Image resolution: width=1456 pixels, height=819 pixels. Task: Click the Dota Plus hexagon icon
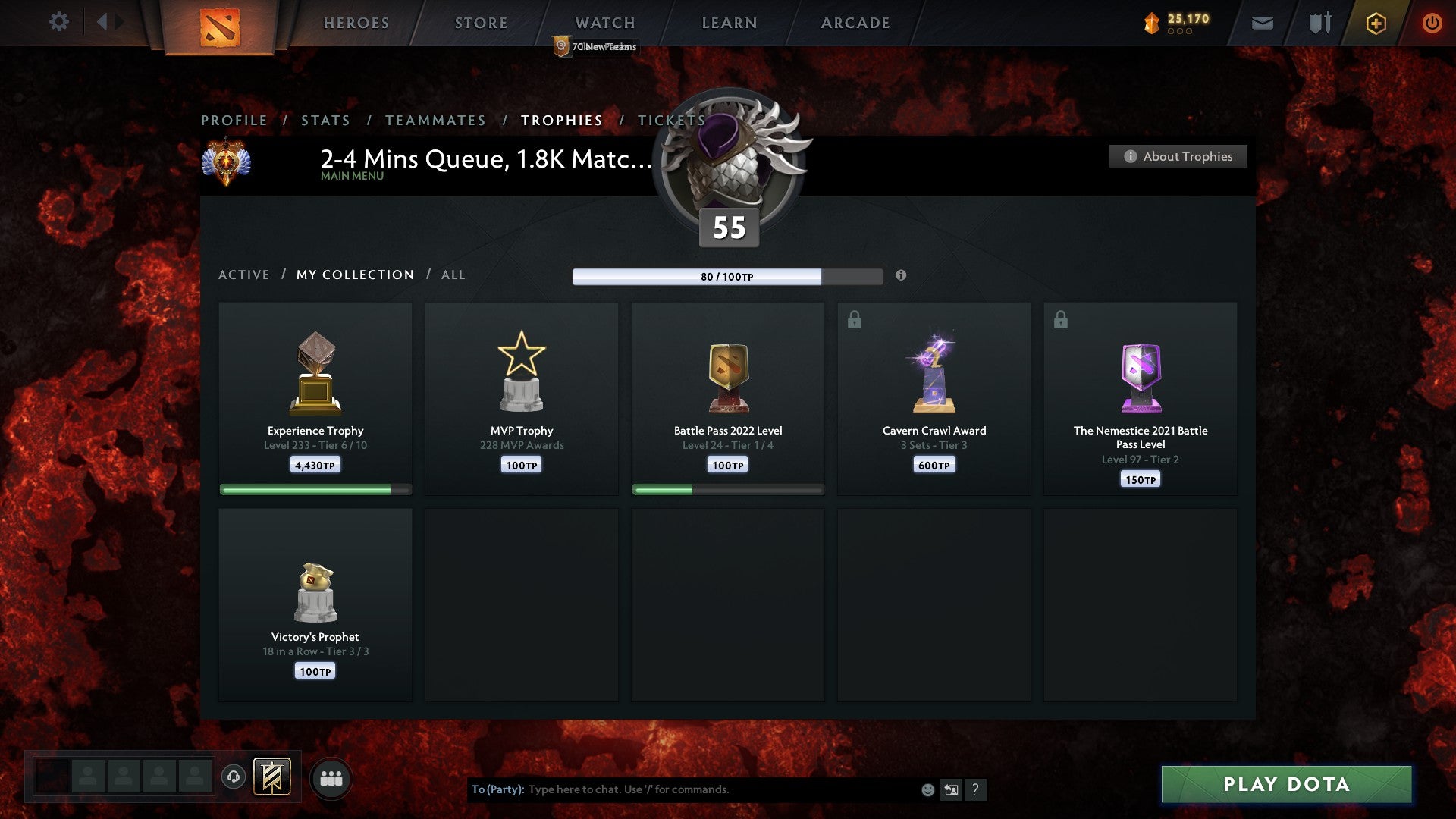pyautogui.click(x=1375, y=23)
